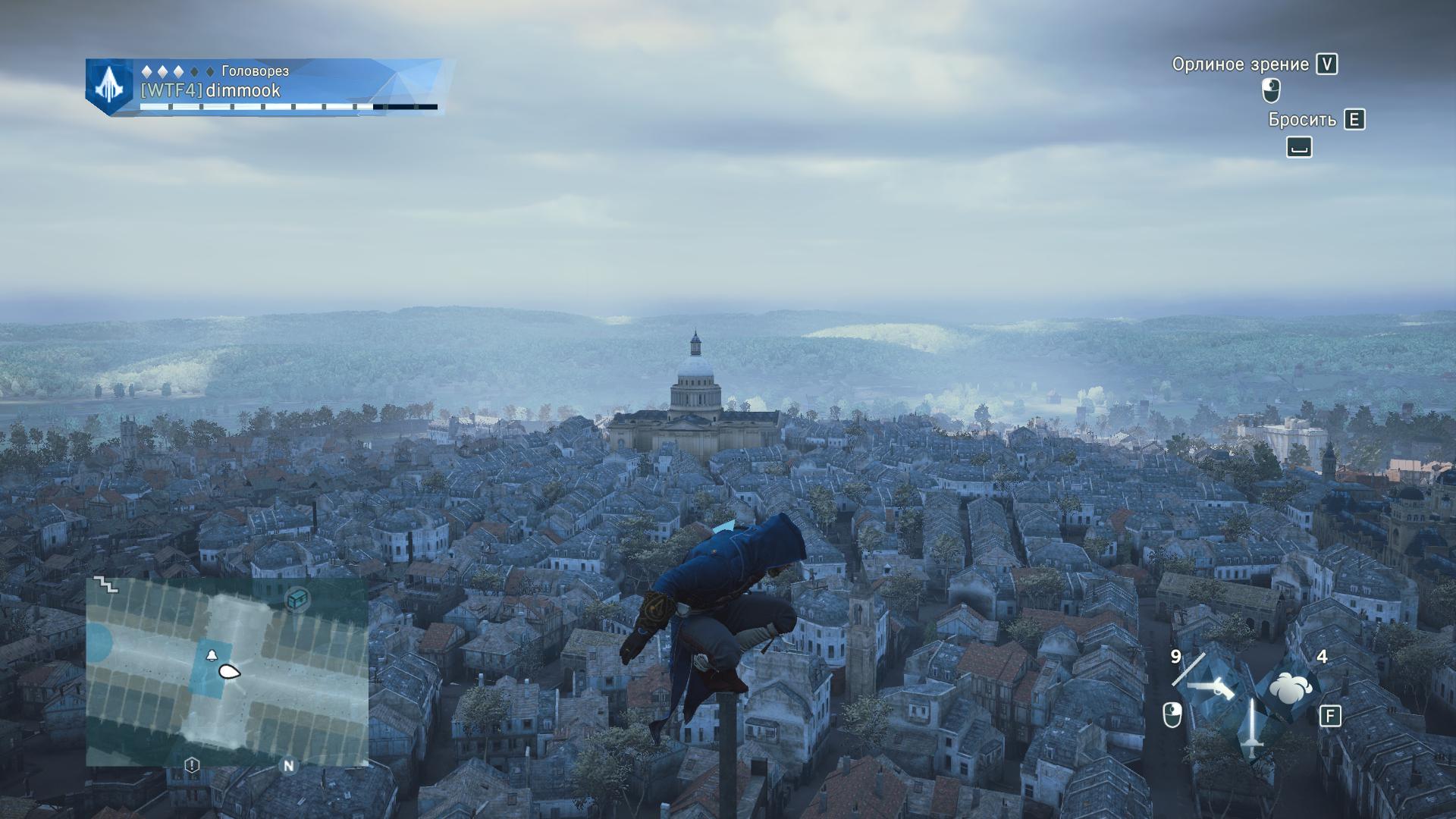Click the bell marker on the minimap
The height and width of the screenshot is (819, 1456).
click(211, 655)
